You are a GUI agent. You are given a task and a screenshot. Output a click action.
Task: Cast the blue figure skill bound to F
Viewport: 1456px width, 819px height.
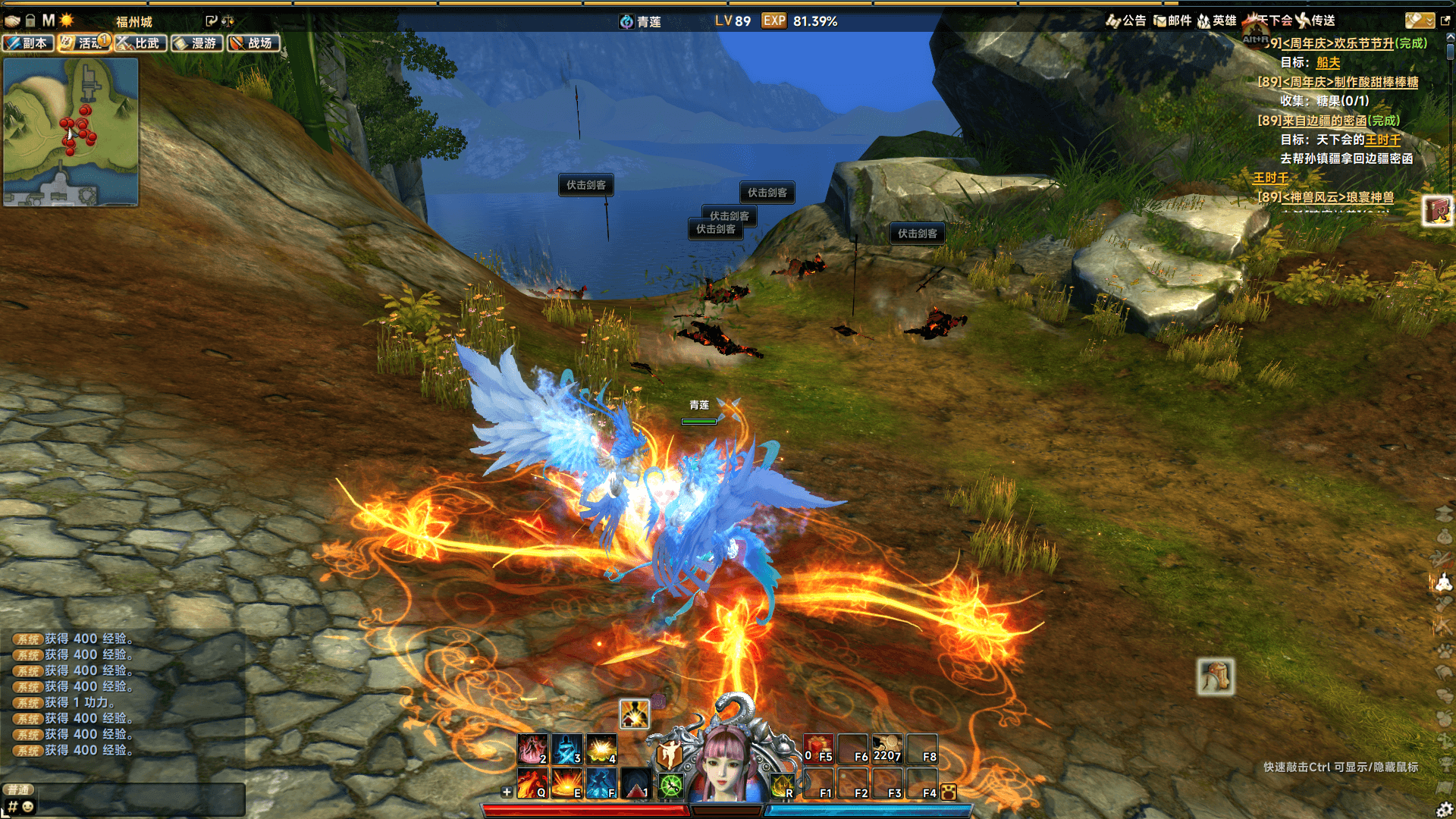[601, 783]
